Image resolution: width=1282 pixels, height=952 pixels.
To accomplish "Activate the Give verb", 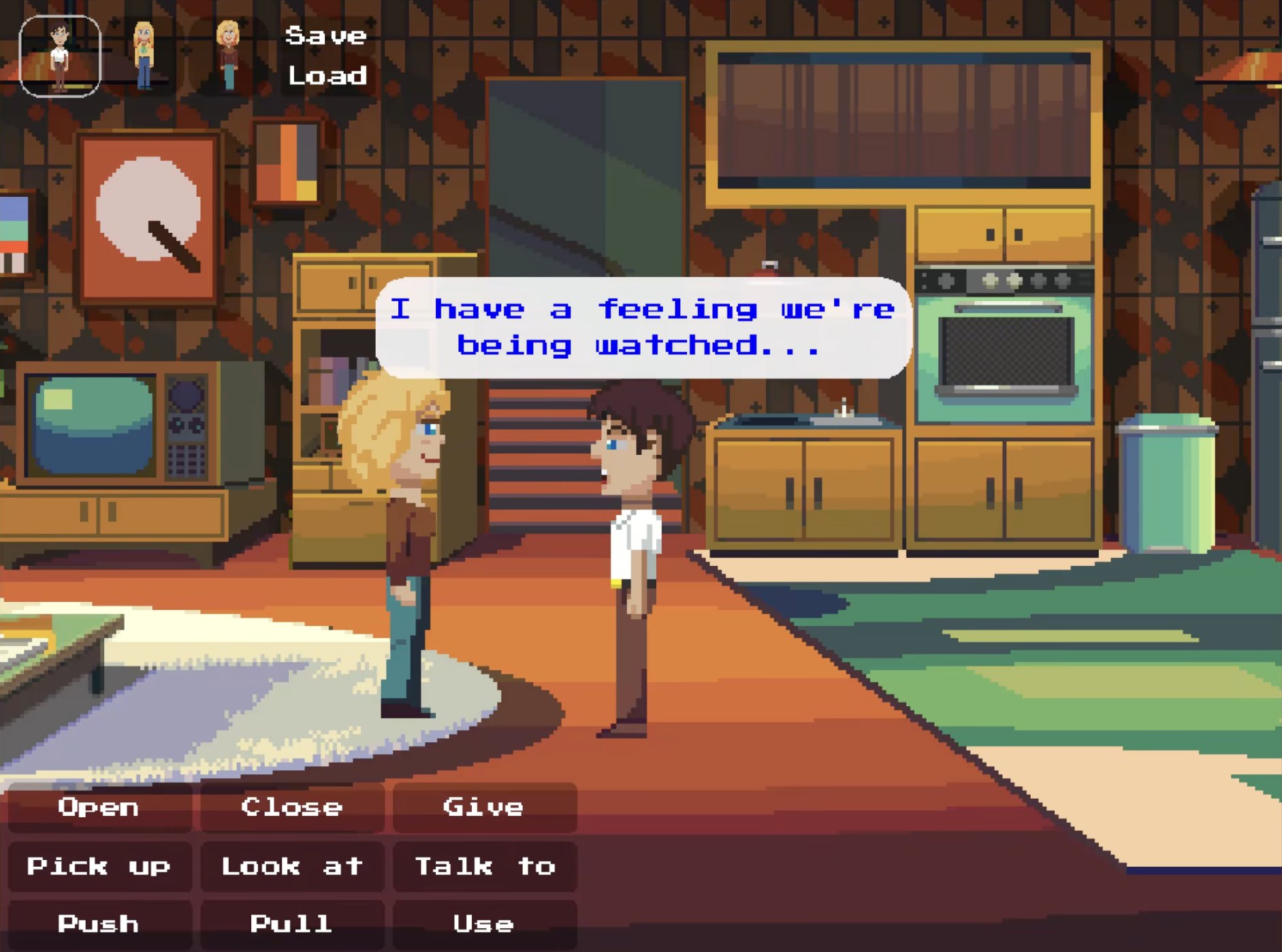I will pos(484,808).
